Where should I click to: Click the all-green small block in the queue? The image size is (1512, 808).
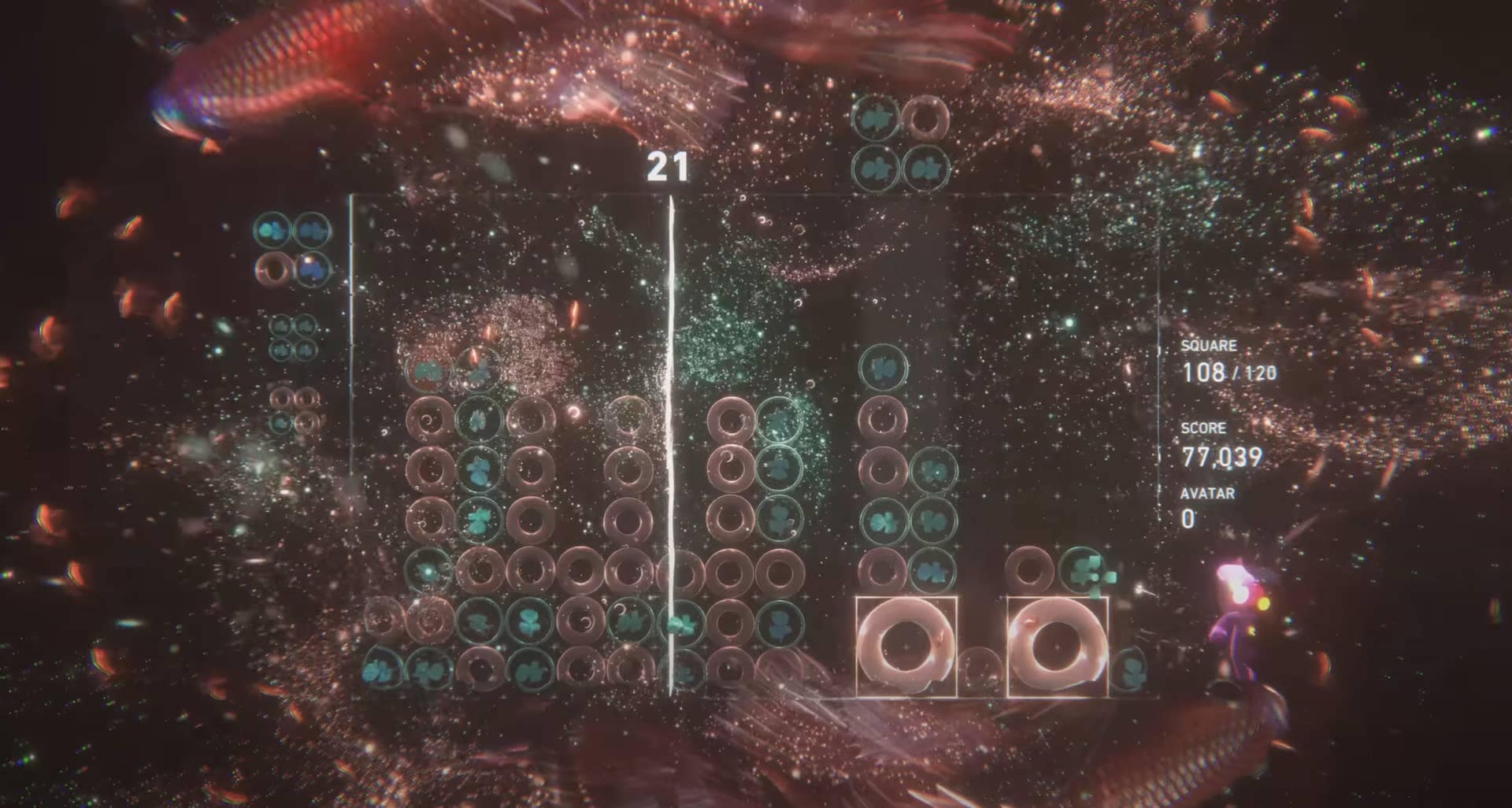coord(292,337)
